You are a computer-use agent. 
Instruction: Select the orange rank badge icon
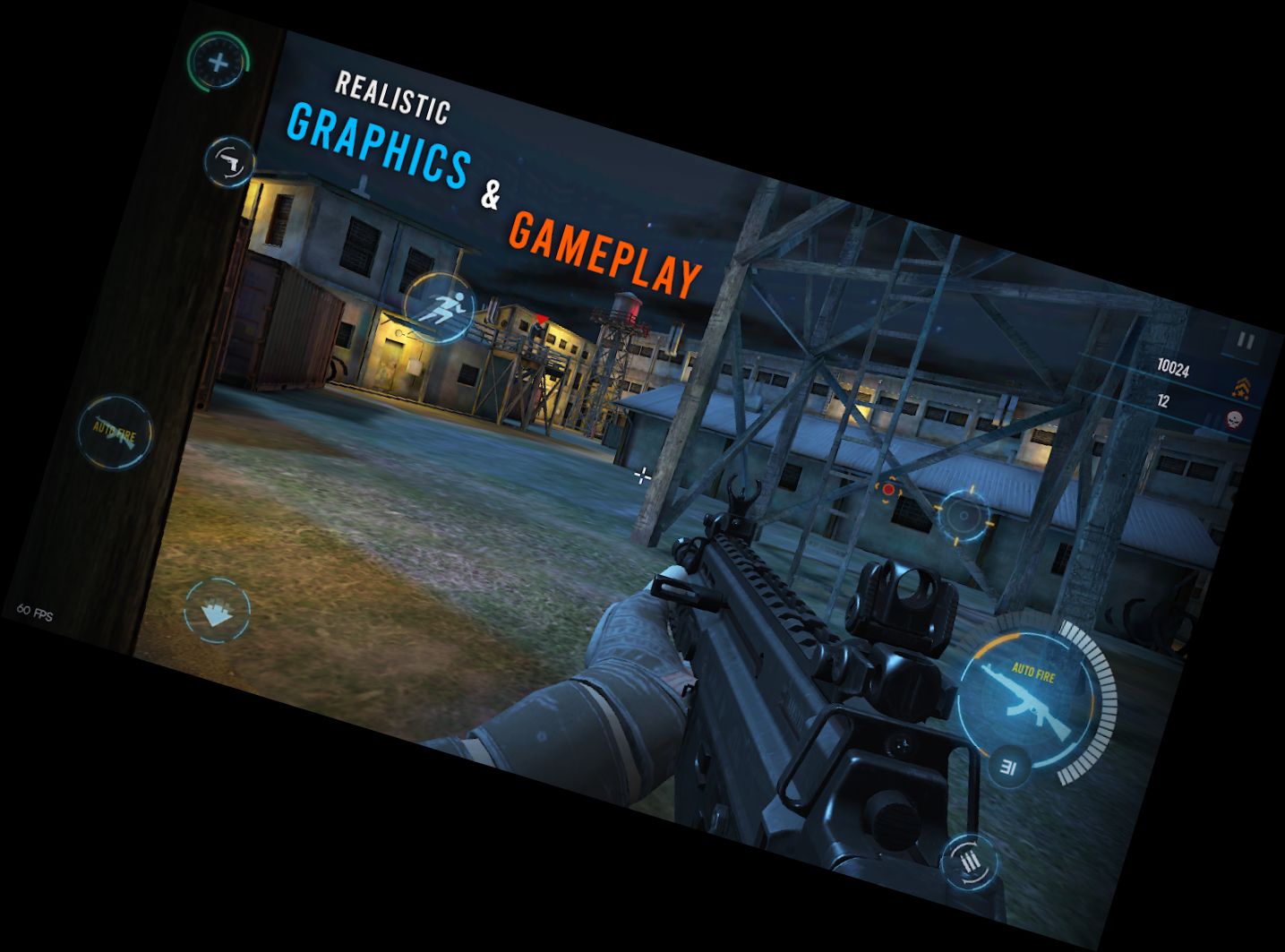click(1240, 387)
